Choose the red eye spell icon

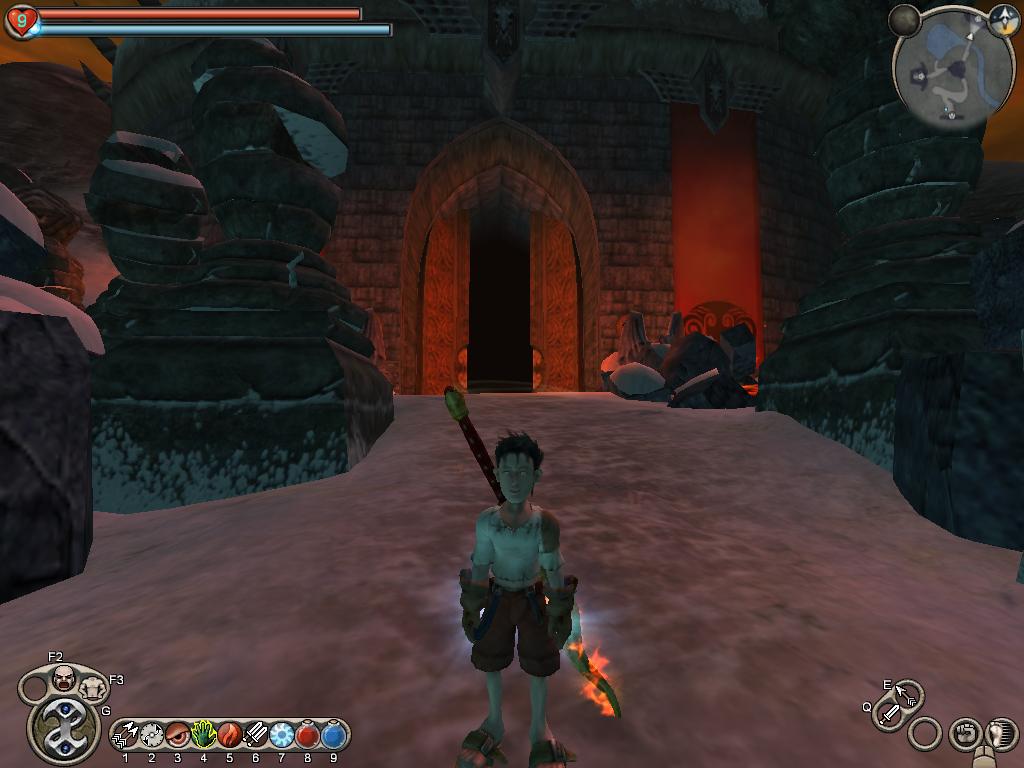[x=178, y=736]
